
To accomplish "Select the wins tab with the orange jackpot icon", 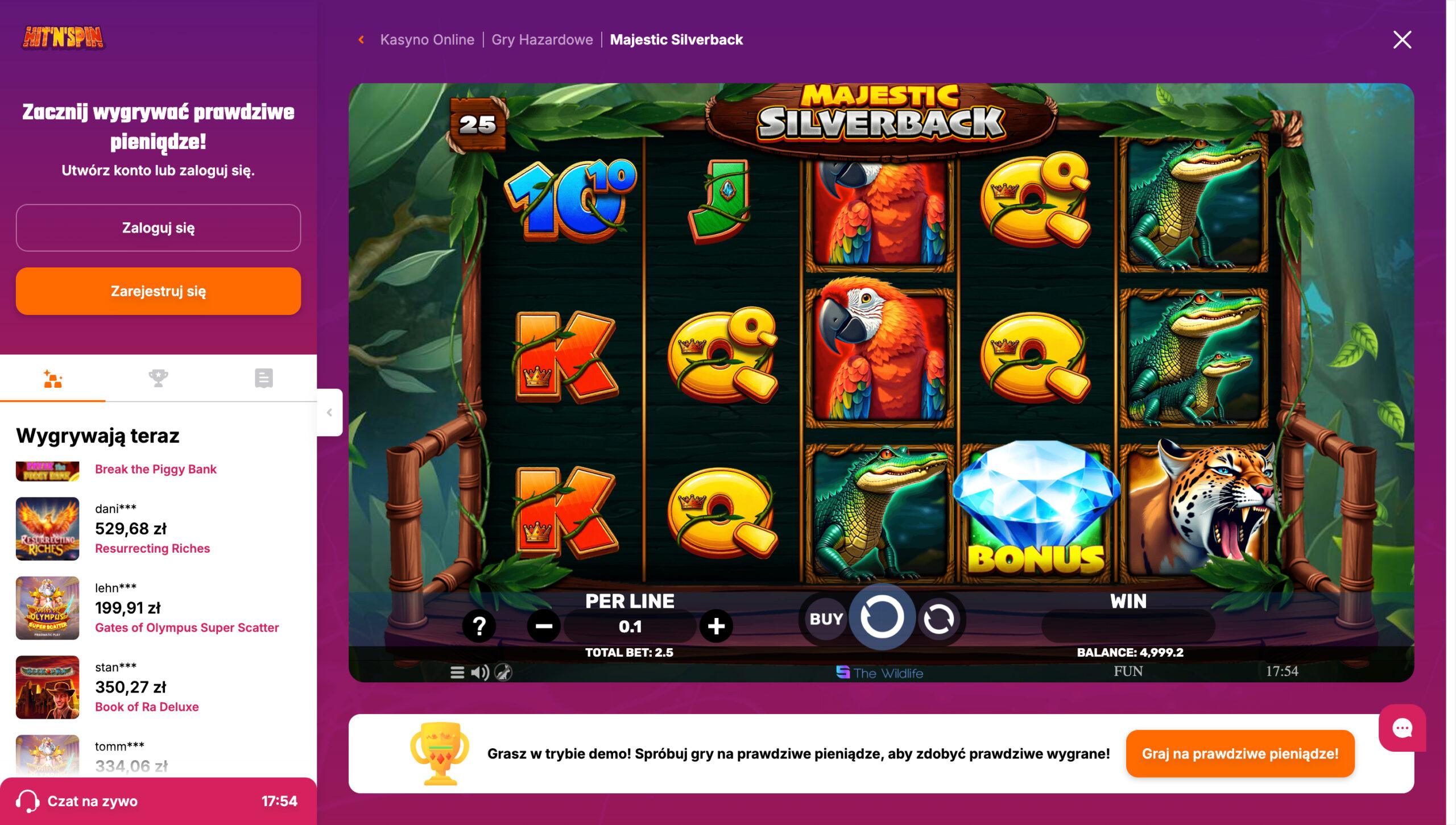I will pyautogui.click(x=53, y=378).
